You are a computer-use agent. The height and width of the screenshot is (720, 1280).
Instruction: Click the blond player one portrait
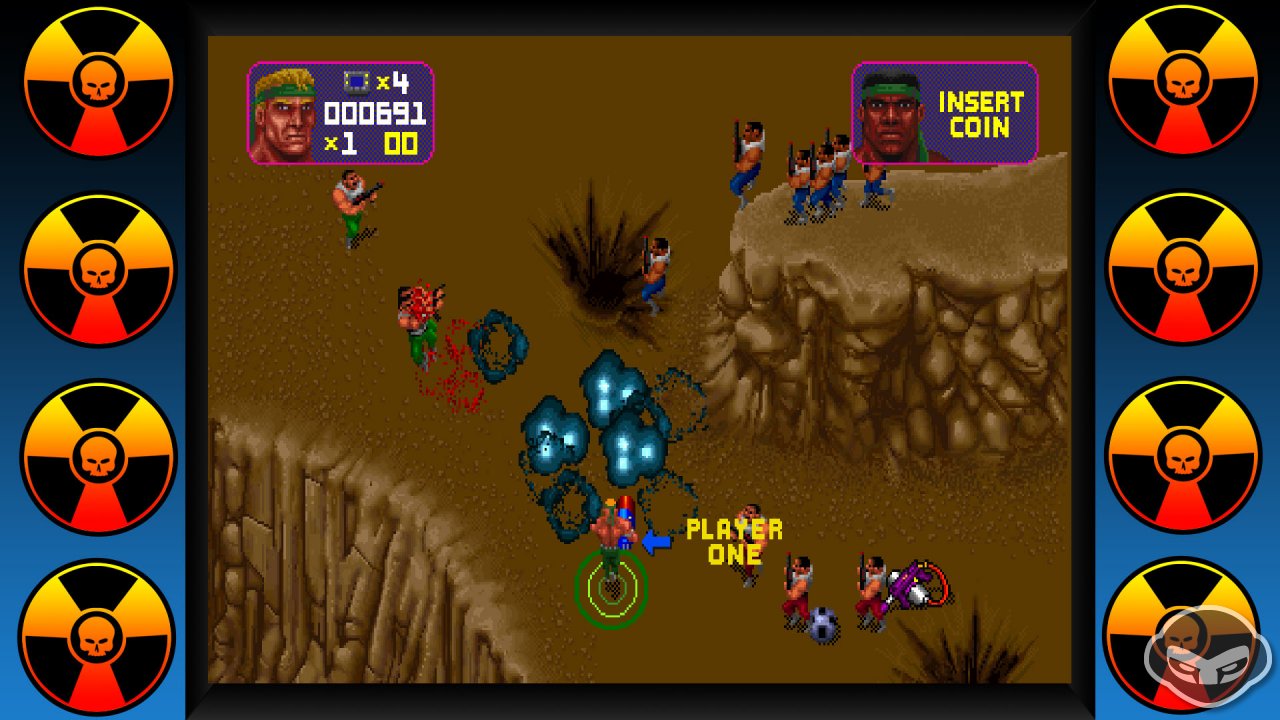pyautogui.click(x=285, y=114)
